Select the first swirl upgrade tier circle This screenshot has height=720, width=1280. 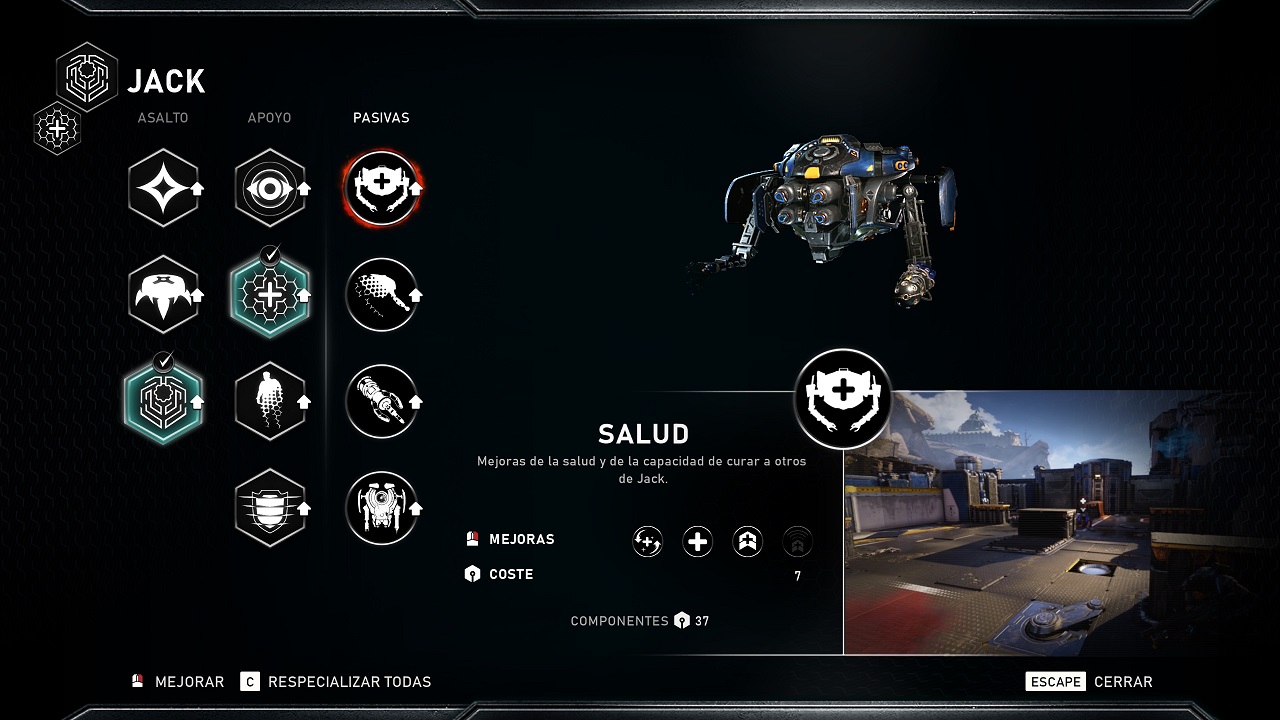point(647,540)
